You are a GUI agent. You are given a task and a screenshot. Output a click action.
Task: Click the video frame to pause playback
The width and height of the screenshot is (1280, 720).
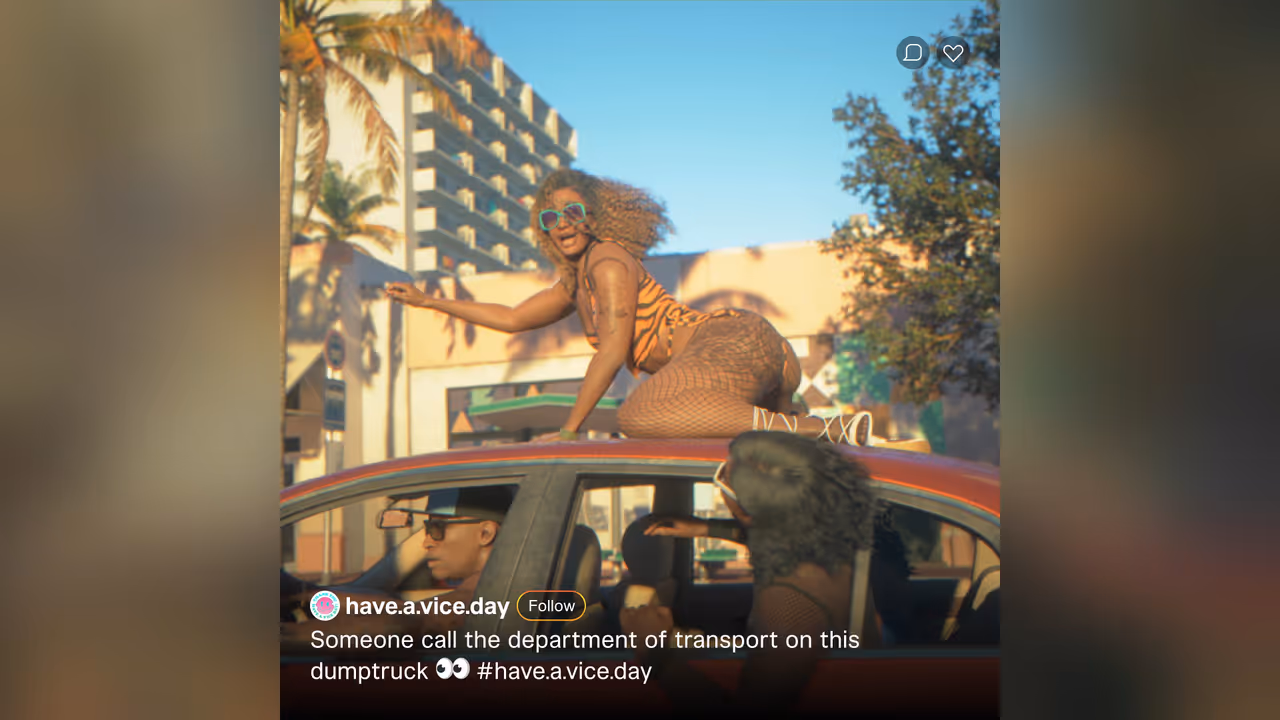tap(640, 300)
